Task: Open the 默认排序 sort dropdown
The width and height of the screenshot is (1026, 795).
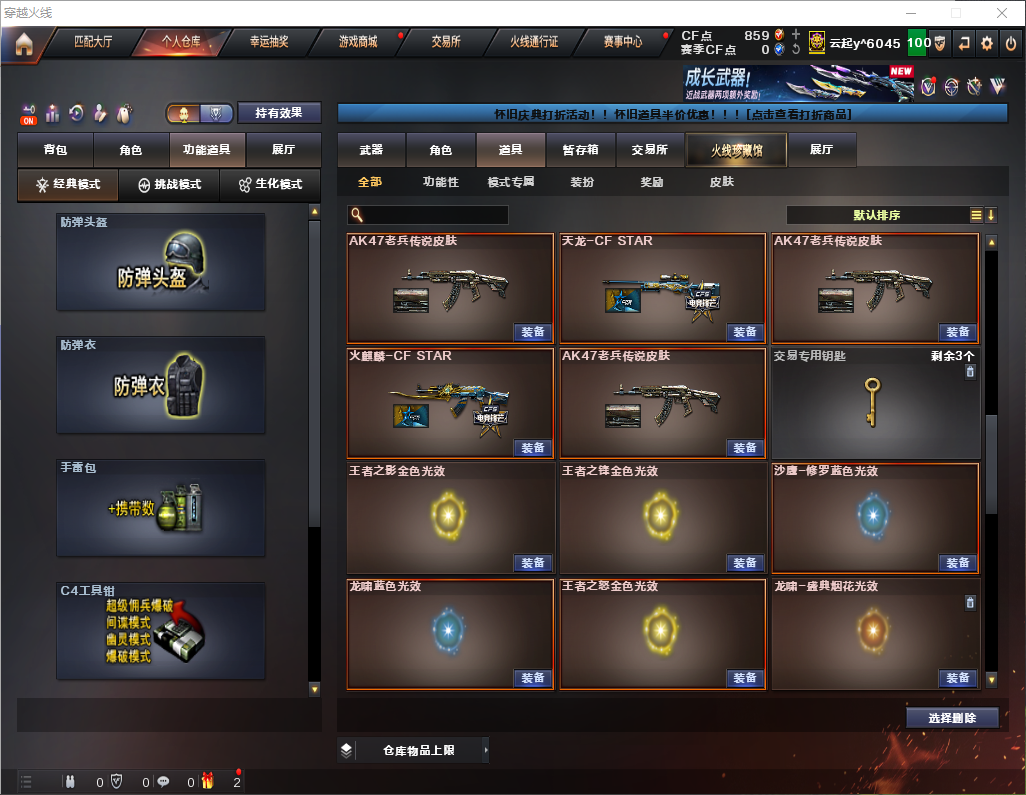Action: tap(877, 215)
